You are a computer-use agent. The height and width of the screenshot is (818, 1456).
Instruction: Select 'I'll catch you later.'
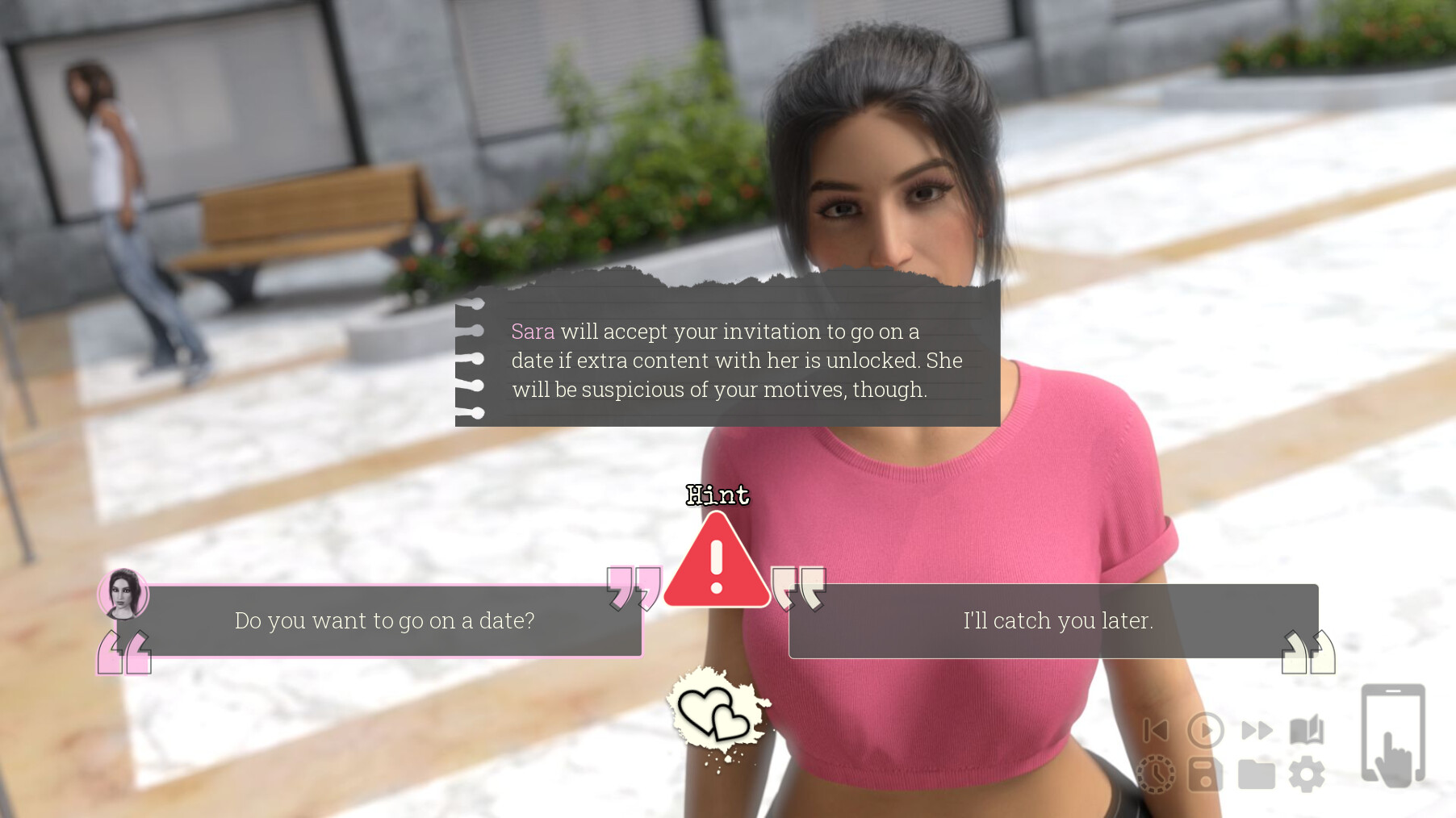tap(1057, 620)
